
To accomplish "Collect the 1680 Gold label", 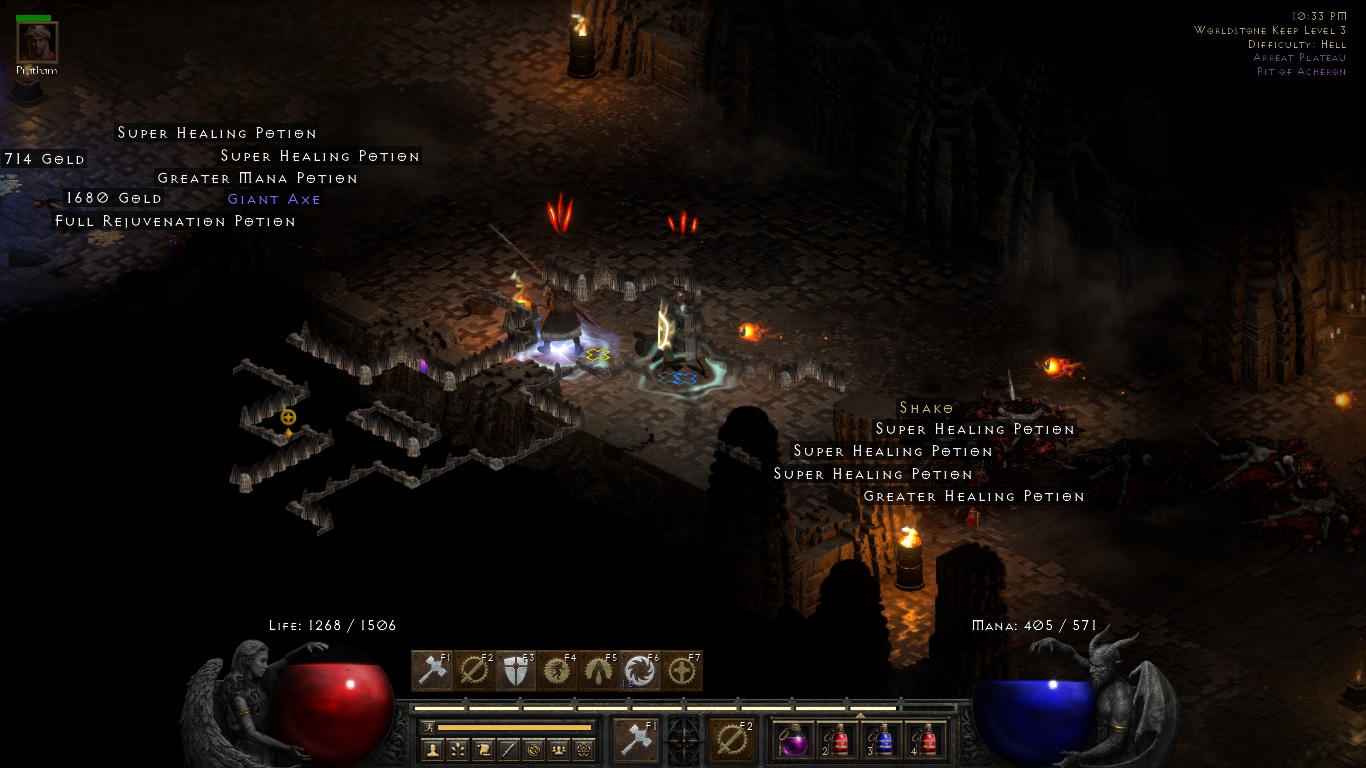I will coord(114,198).
